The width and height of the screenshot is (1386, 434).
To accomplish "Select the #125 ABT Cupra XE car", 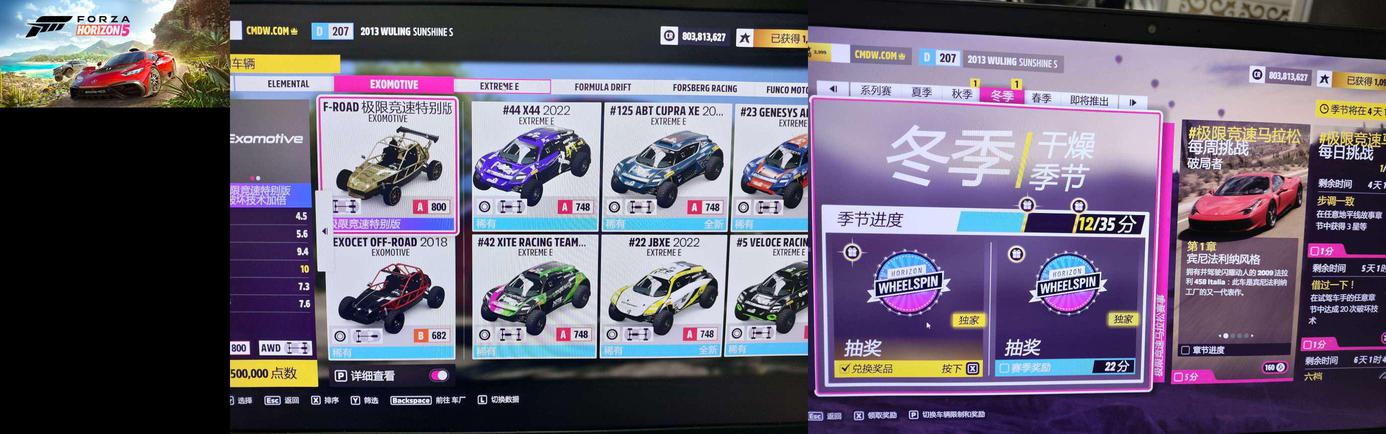I will point(665,164).
